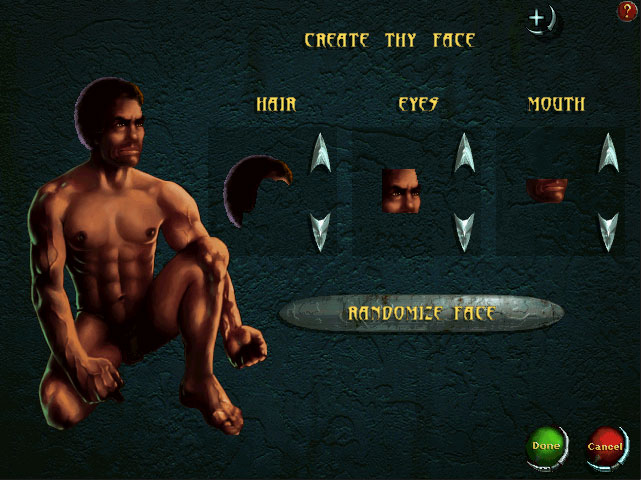Click the Mouth up arrow
Viewport: 641px width, 480px height.
(x=608, y=152)
